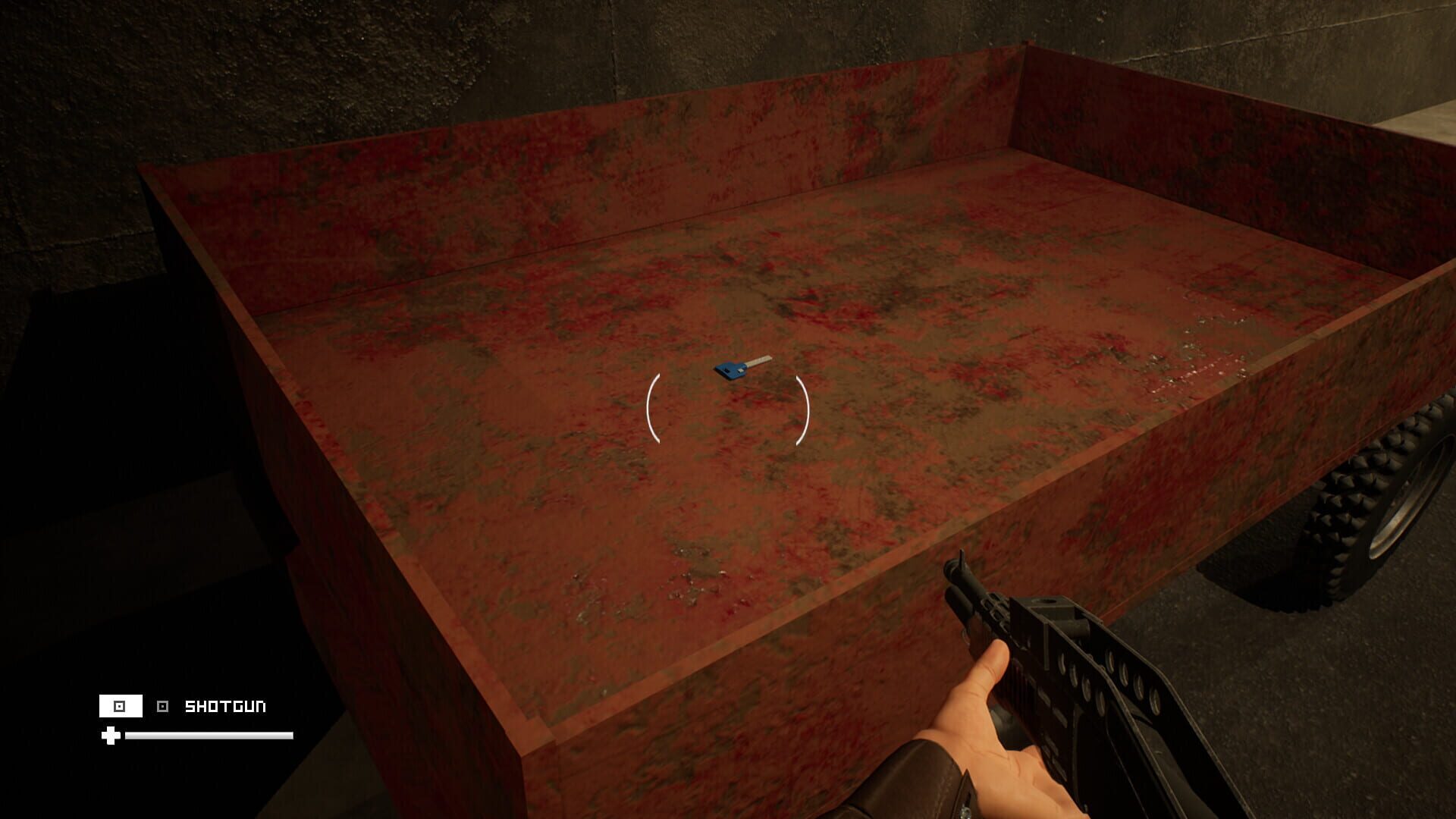The width and height of the screenshot is (1456, 819).
Task: Click the square icon inside the white slot box
Action: (118, 706)
